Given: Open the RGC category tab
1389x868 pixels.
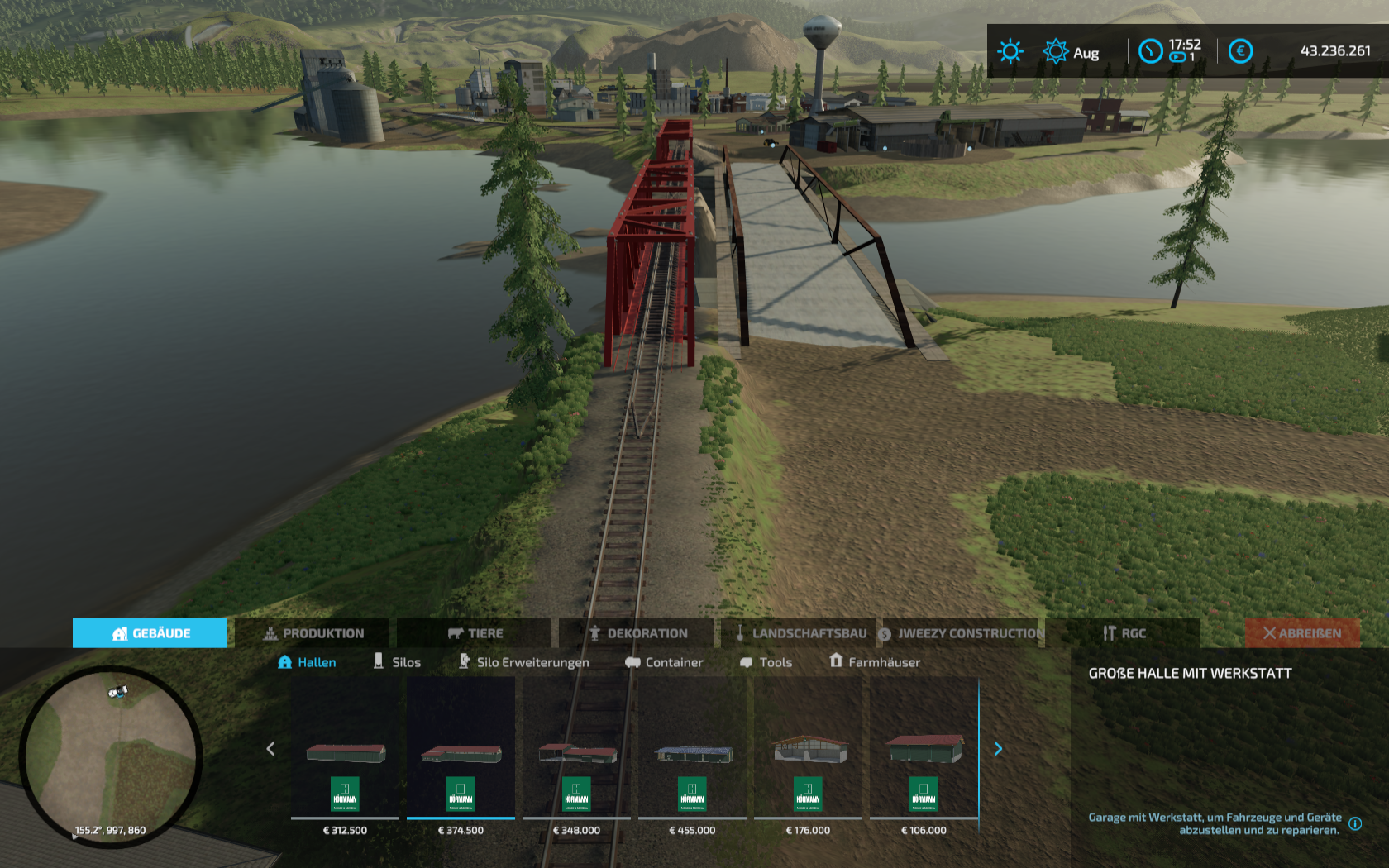Looking at the screenshot, I should (x=1123, y=633).
